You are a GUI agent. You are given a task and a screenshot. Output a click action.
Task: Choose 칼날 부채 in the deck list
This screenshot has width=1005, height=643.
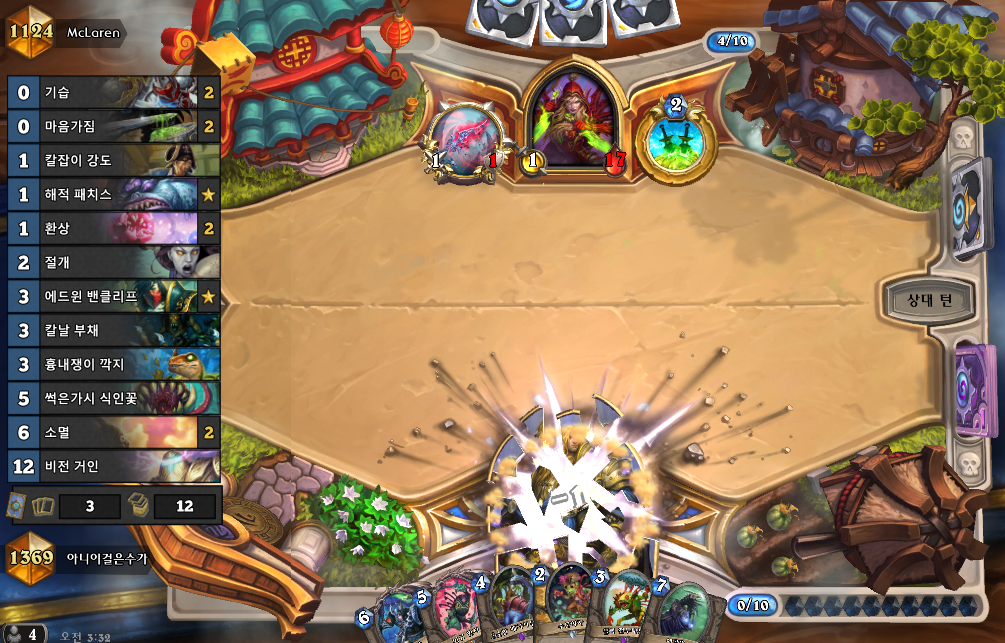point(112,331)
